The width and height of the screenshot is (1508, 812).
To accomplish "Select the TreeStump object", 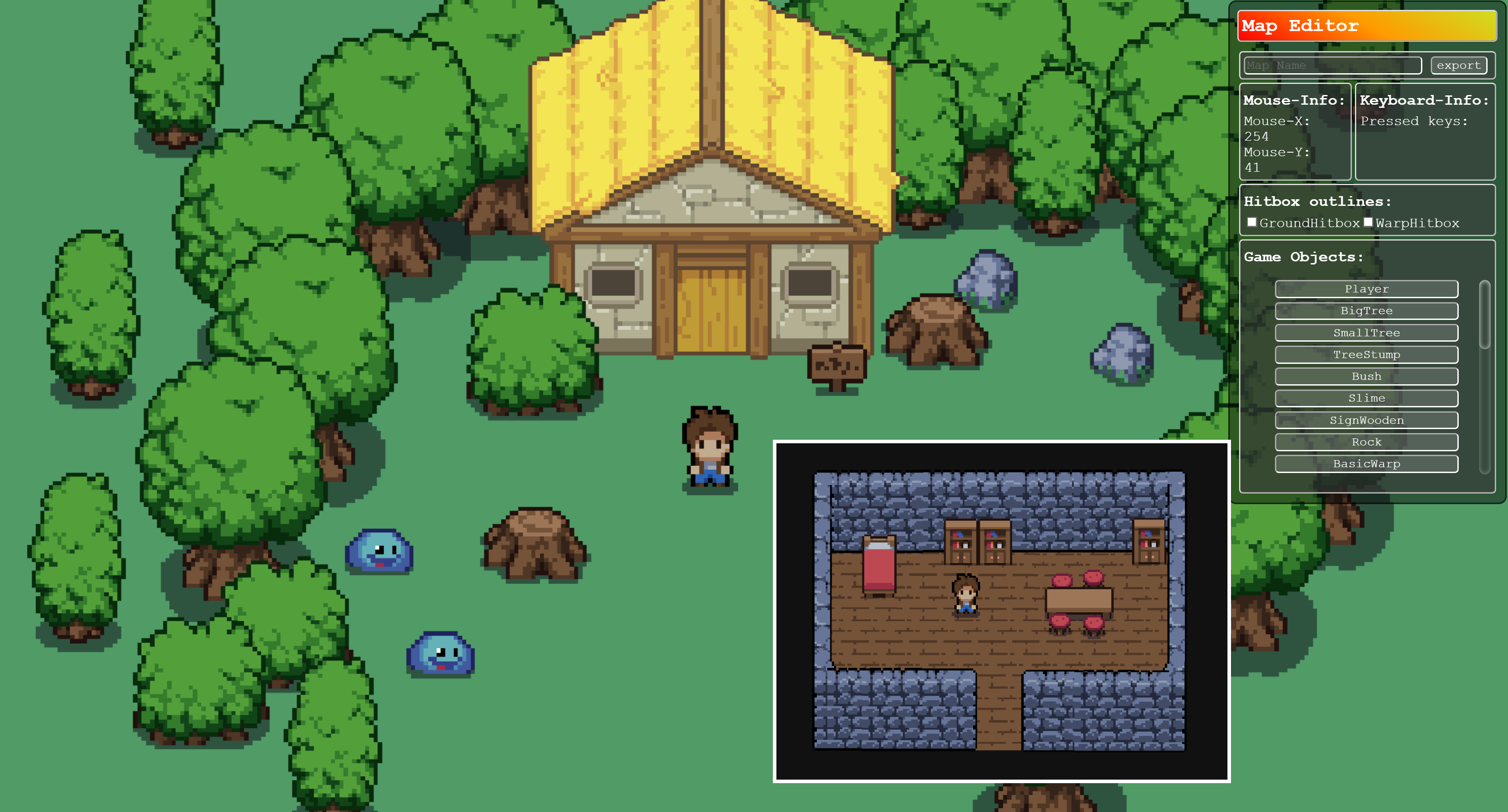I will coord(1366,355).
